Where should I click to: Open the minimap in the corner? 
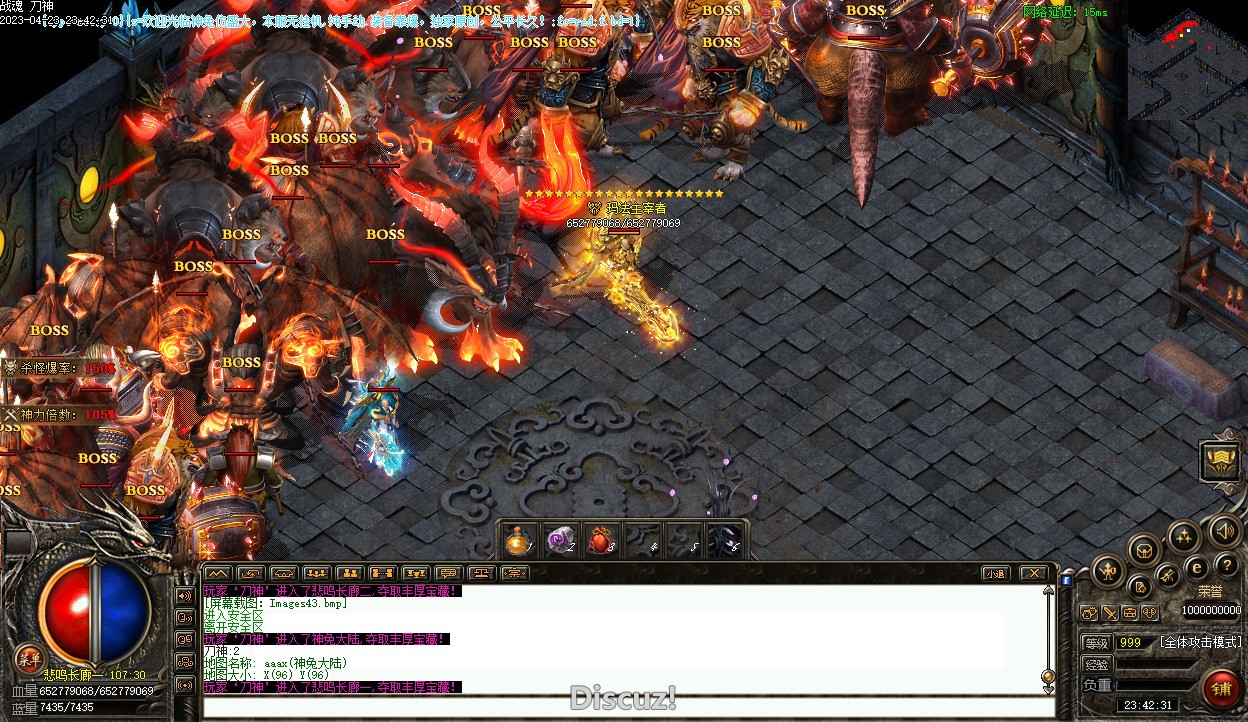tap(1186, 60)
